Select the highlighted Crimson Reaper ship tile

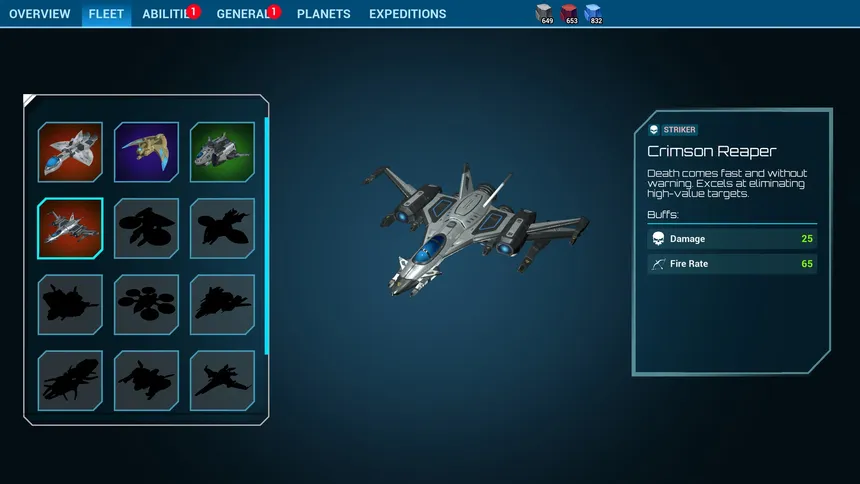[70, 228]
